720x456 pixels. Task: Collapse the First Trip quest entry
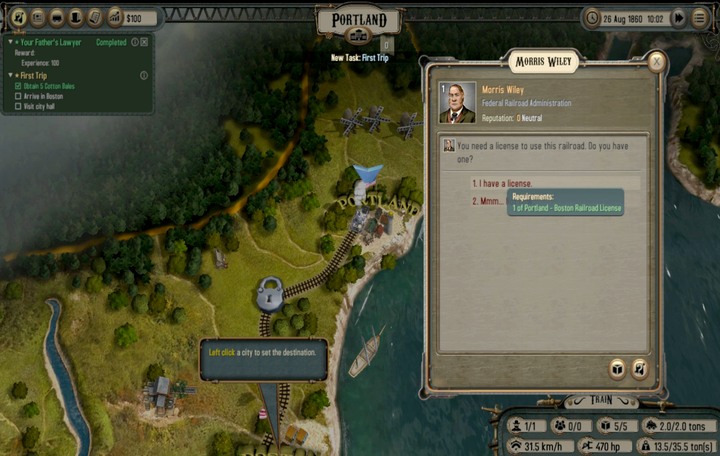point(10,75)
